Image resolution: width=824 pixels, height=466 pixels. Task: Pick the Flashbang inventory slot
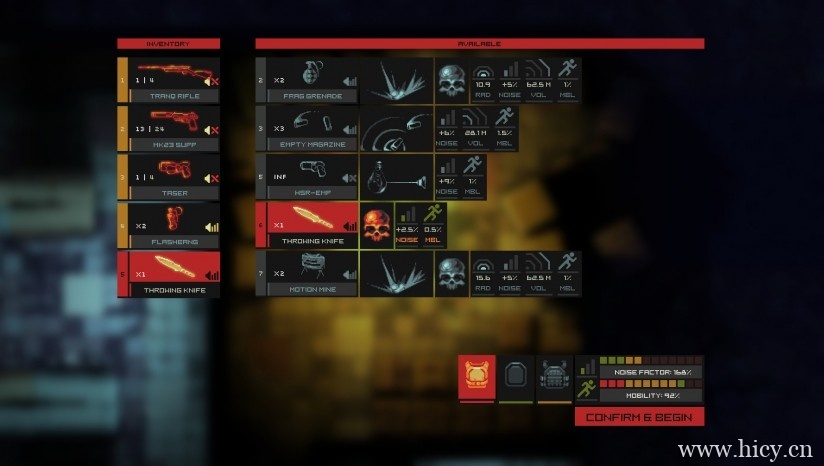pyautogui.click(x=172, y=224)
